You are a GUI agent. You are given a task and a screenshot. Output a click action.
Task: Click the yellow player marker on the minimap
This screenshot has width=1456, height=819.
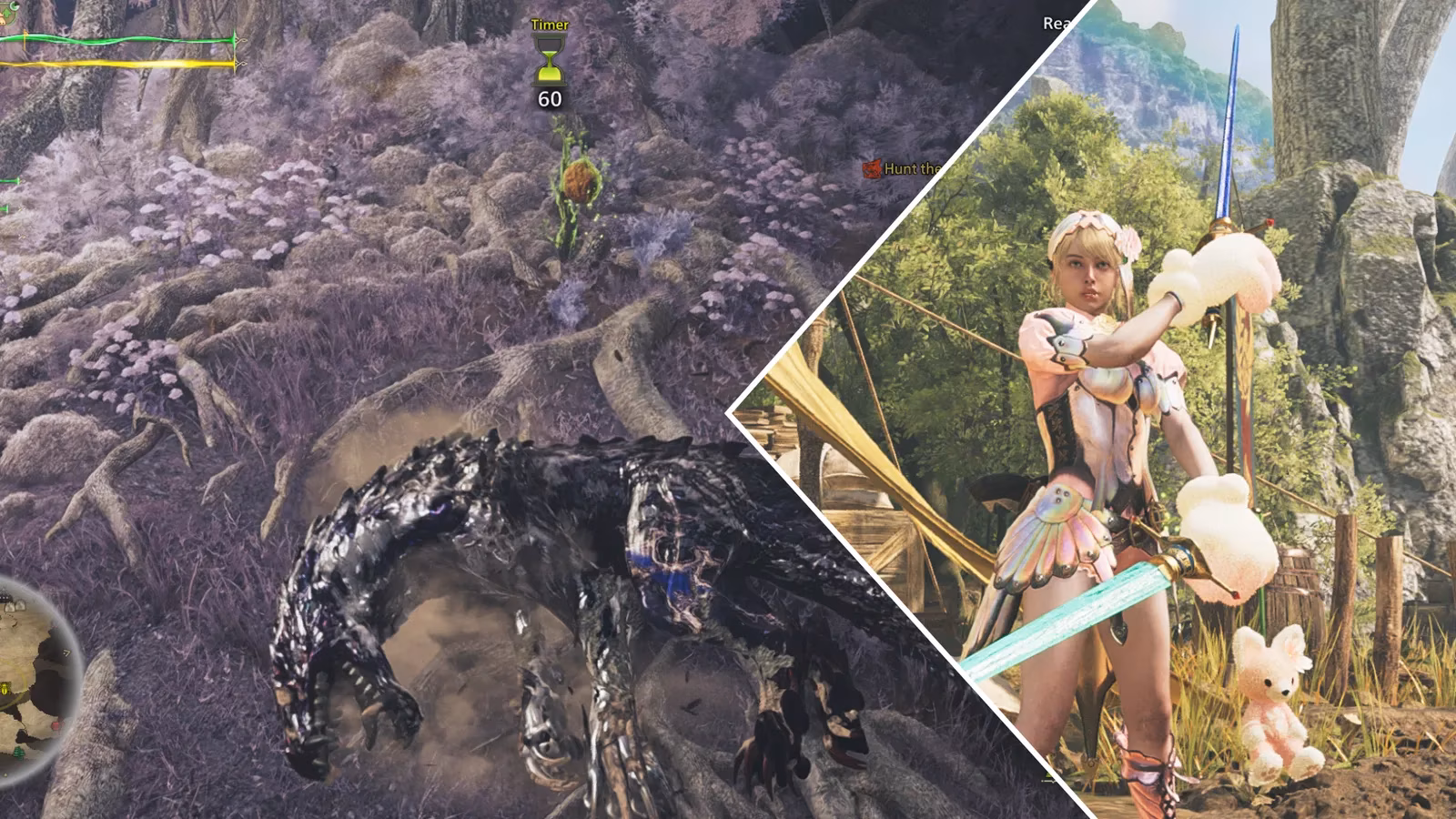[6, 689]
